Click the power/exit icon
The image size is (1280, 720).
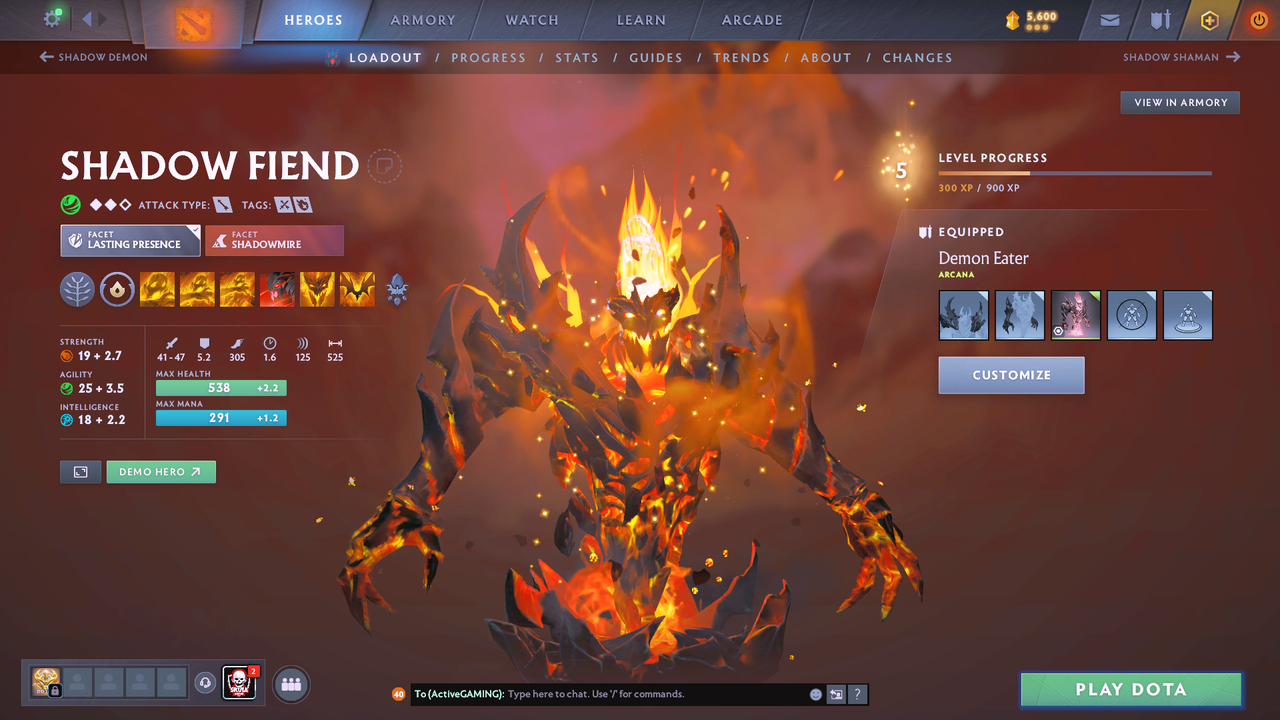(x=1258, y=19)
